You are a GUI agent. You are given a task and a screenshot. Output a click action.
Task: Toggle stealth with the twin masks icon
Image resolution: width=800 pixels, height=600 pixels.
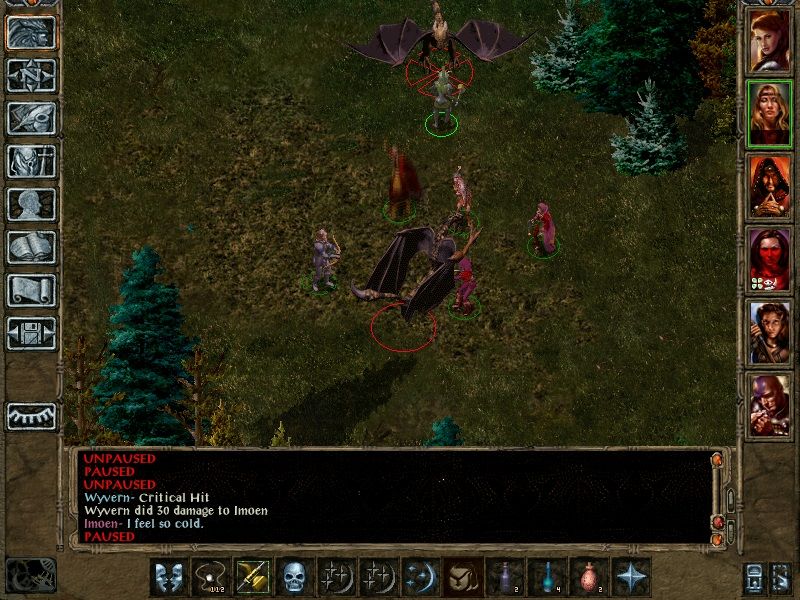[169, 577]
